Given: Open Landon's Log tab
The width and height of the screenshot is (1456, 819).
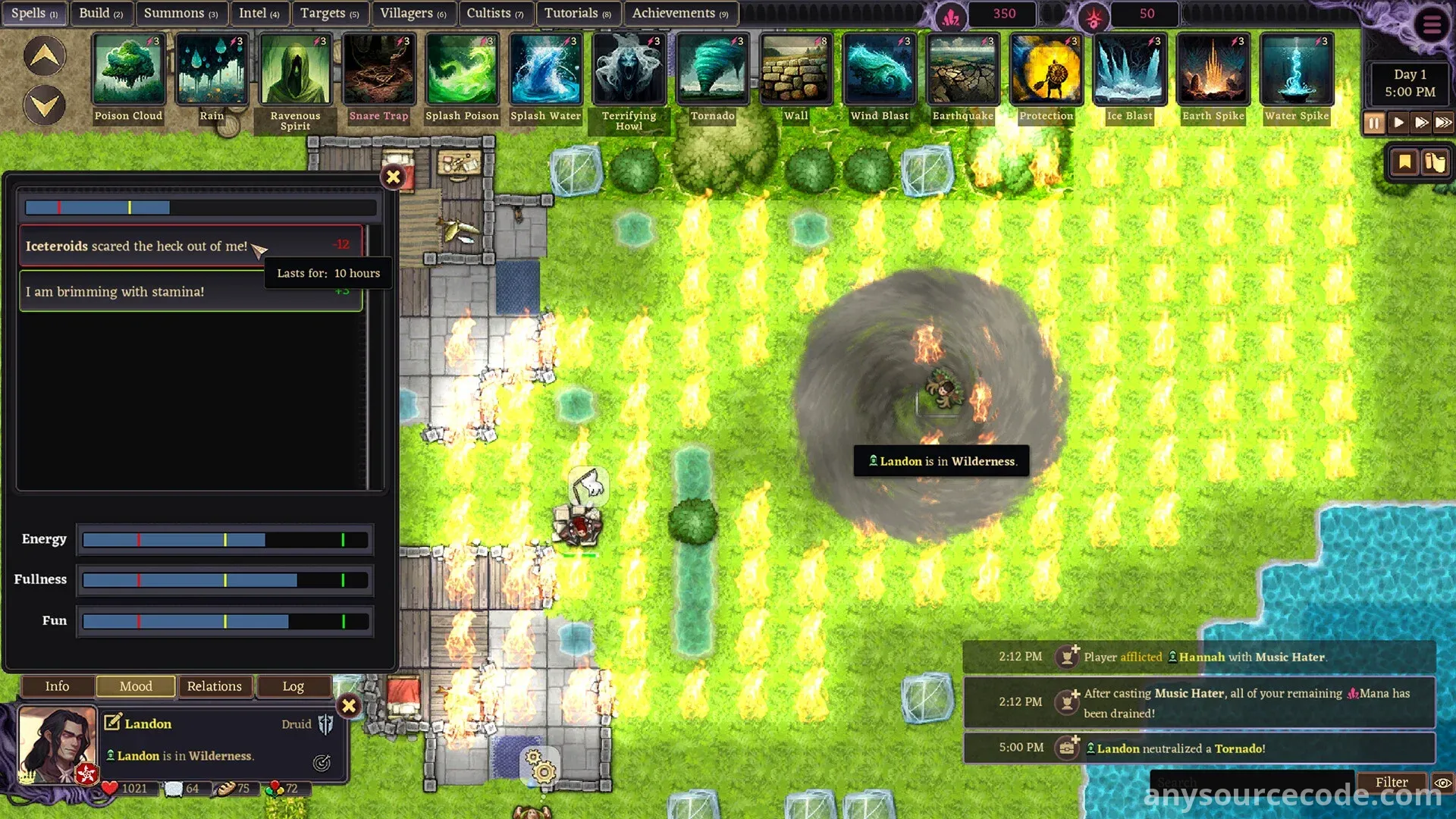Looking at the screenshot, I should [293, 686].
